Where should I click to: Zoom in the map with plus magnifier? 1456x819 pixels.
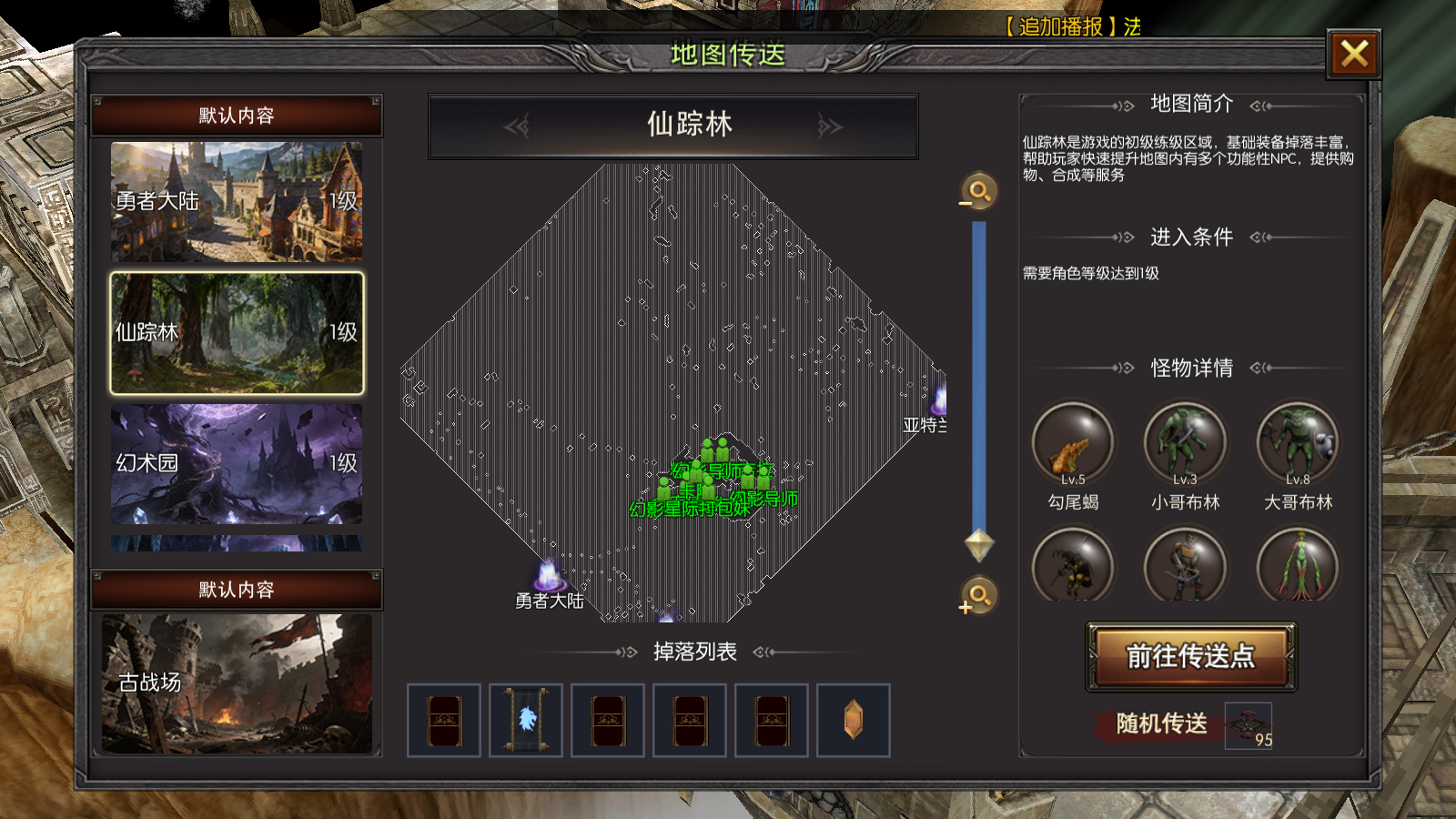[x=979, y=596]
